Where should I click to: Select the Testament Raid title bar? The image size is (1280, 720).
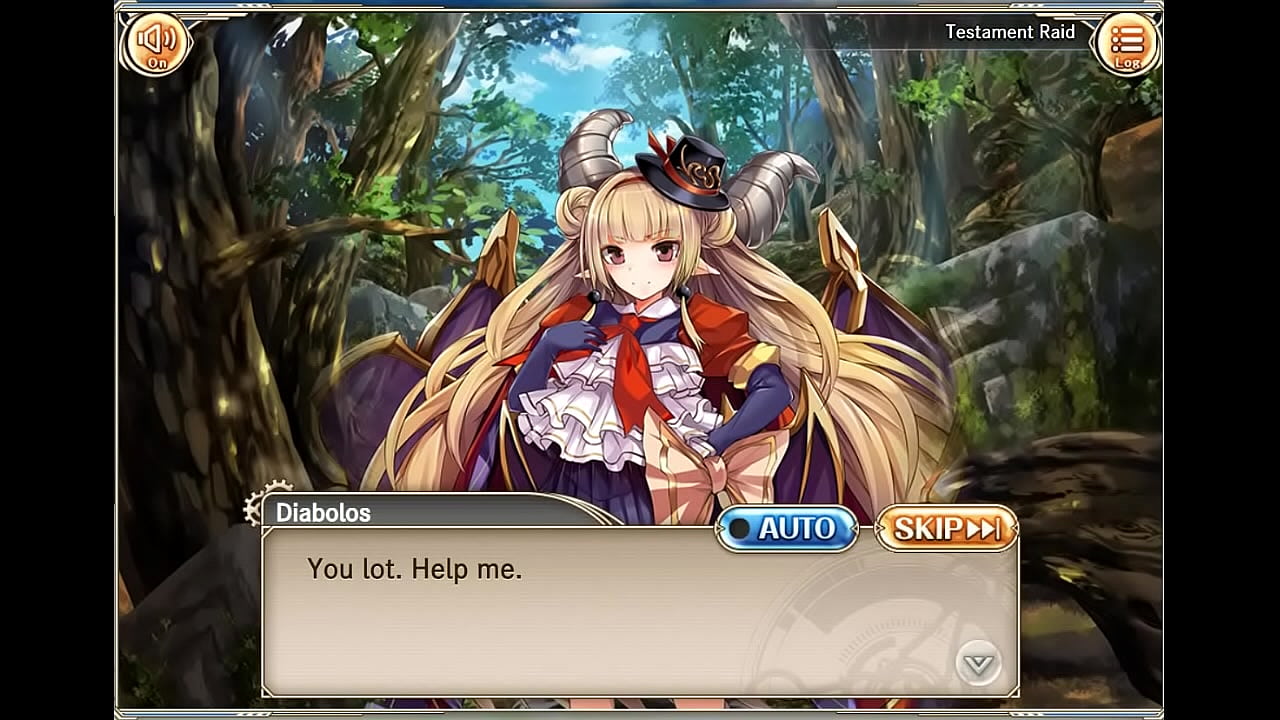1010,31
